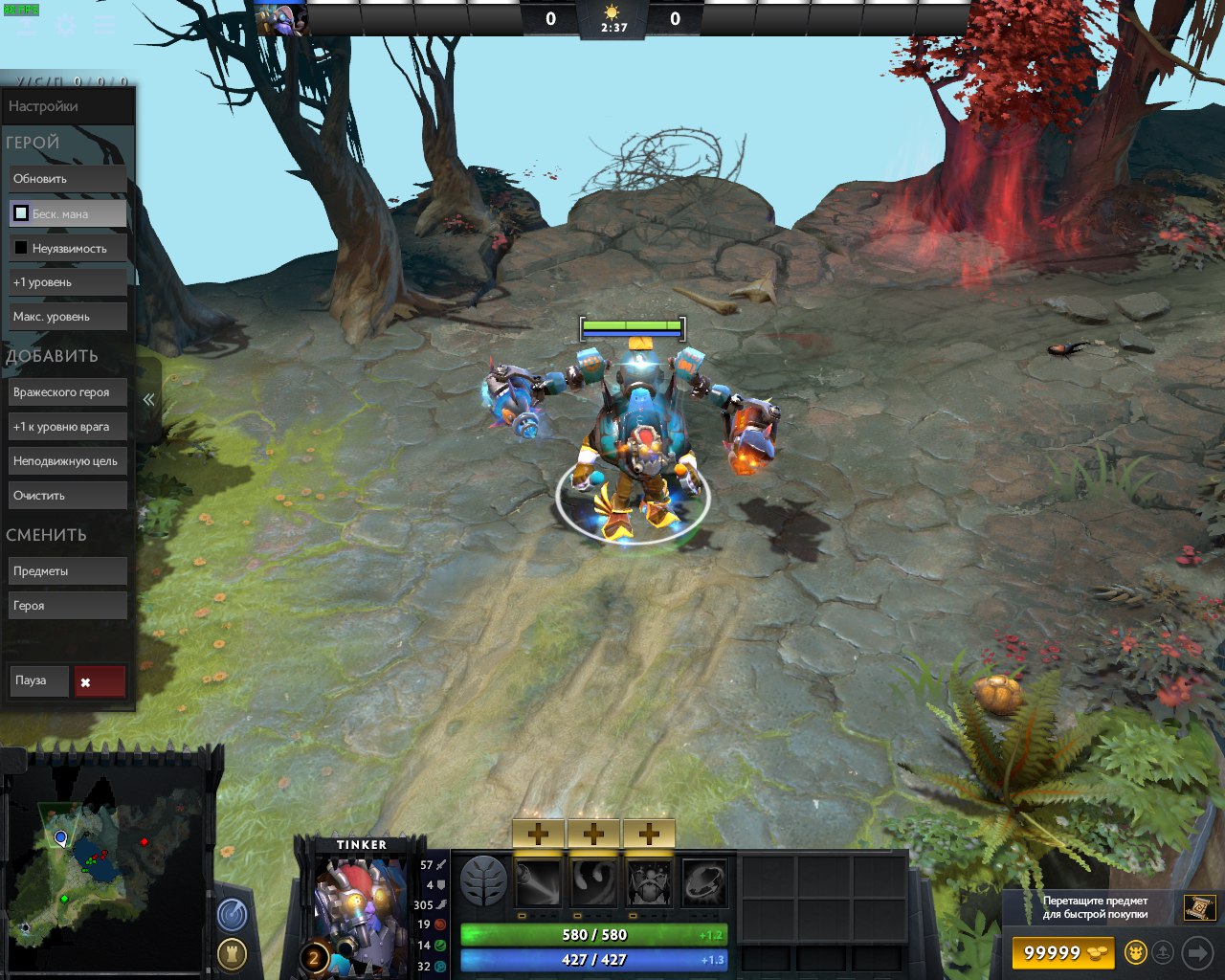Add an enemy hero with Вражеского героя

point(67,392)
